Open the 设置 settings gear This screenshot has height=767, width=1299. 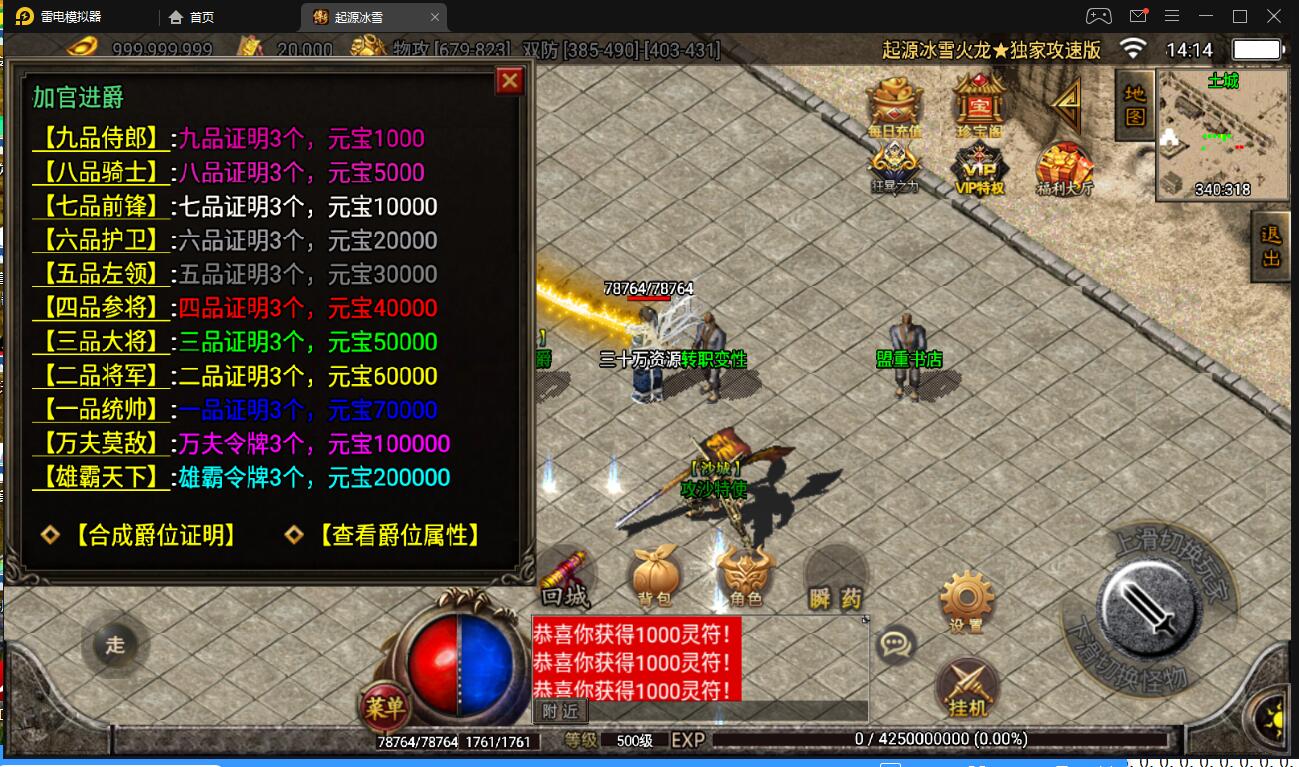tap(966, 601)
